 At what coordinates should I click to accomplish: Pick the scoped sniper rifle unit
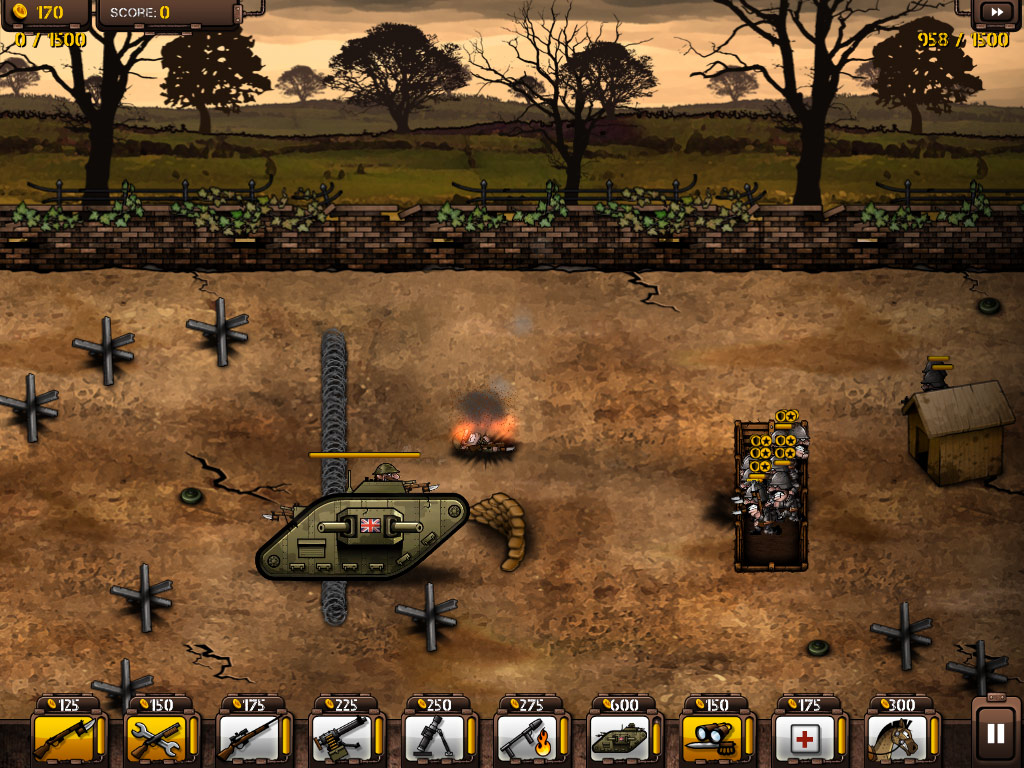click(x=249, y=736)
